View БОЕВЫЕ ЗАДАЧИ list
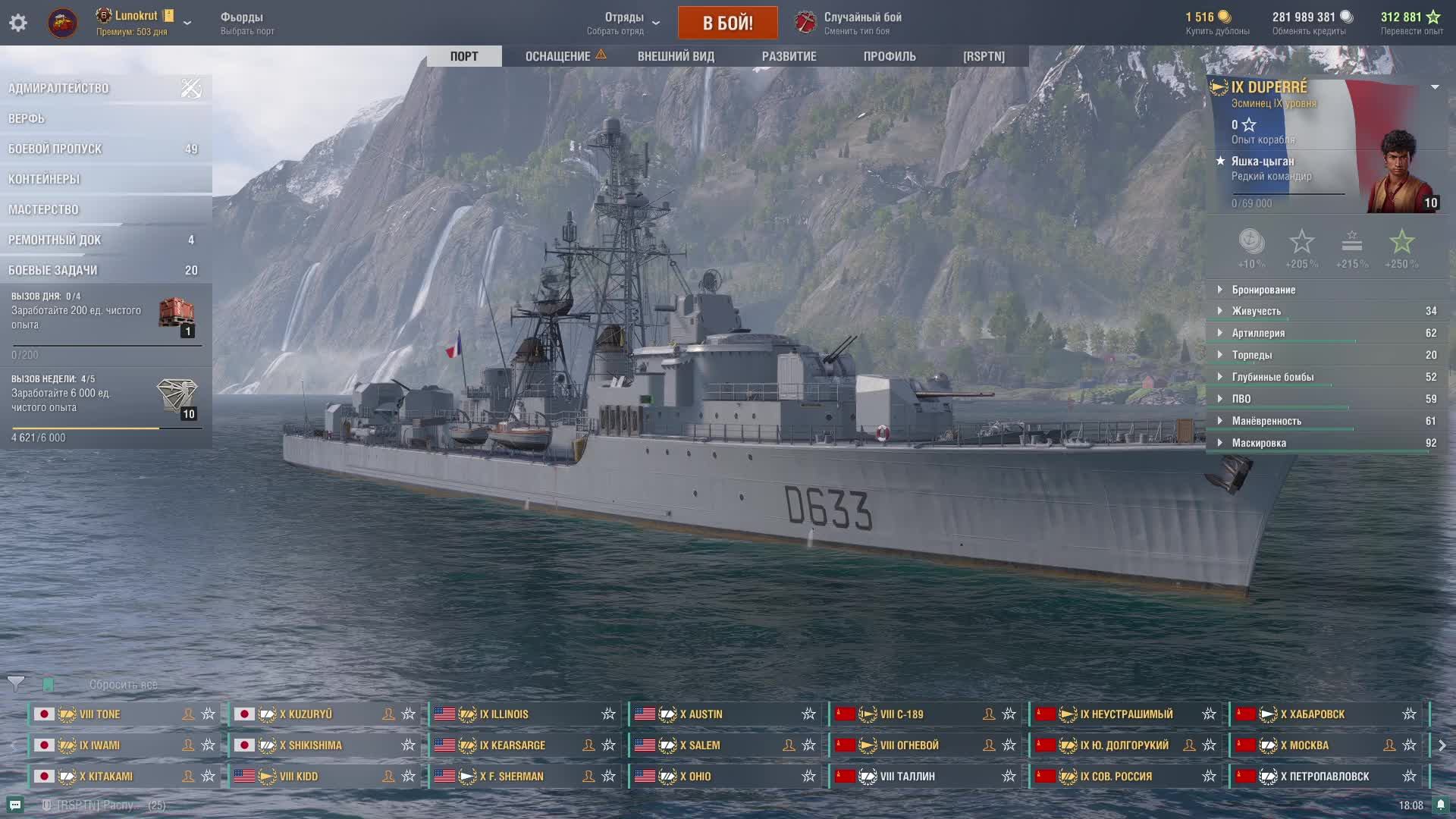1456x819 pixels. point(53,270)
